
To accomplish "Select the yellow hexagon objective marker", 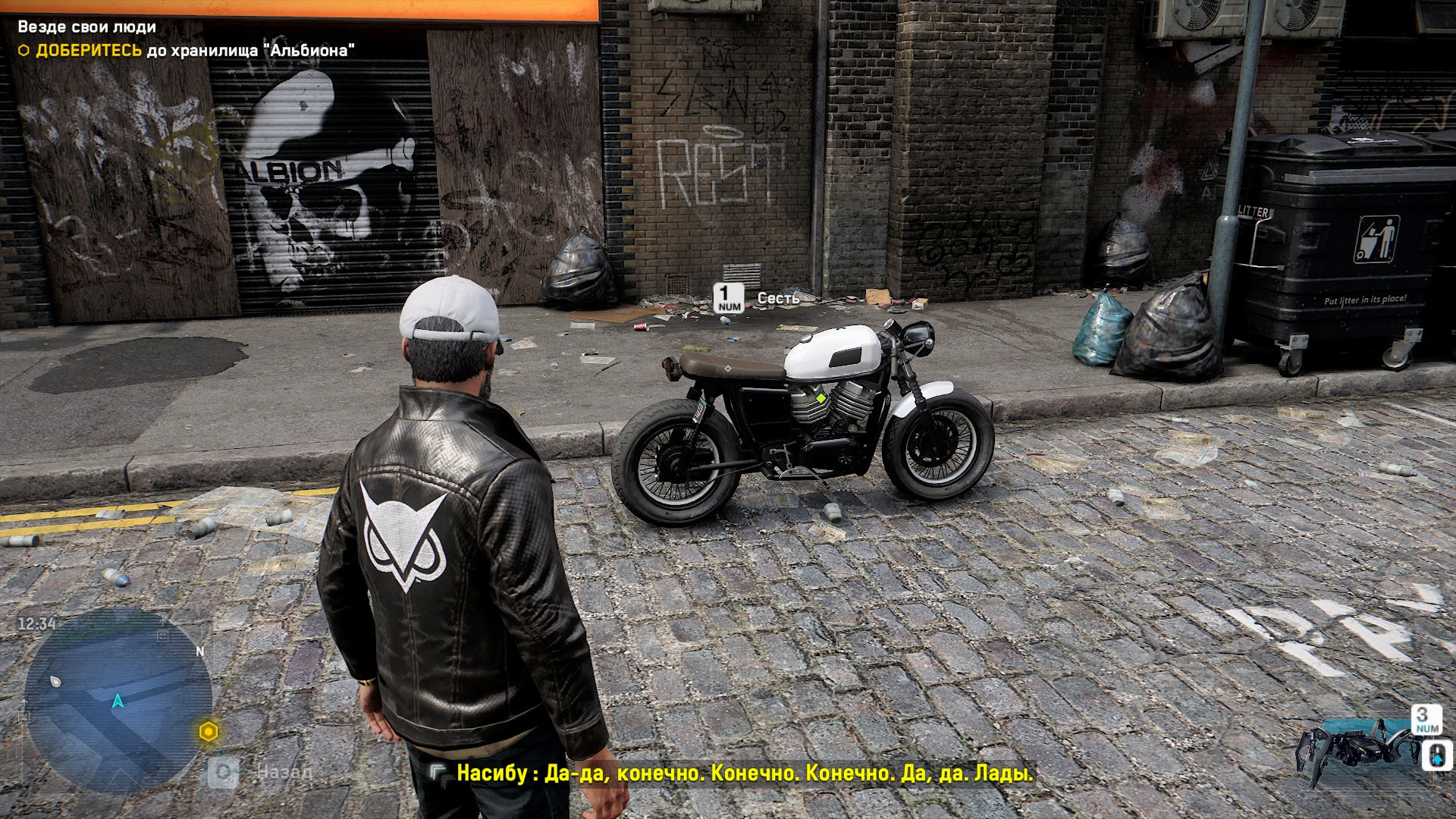I will click(x=209, y=732).
